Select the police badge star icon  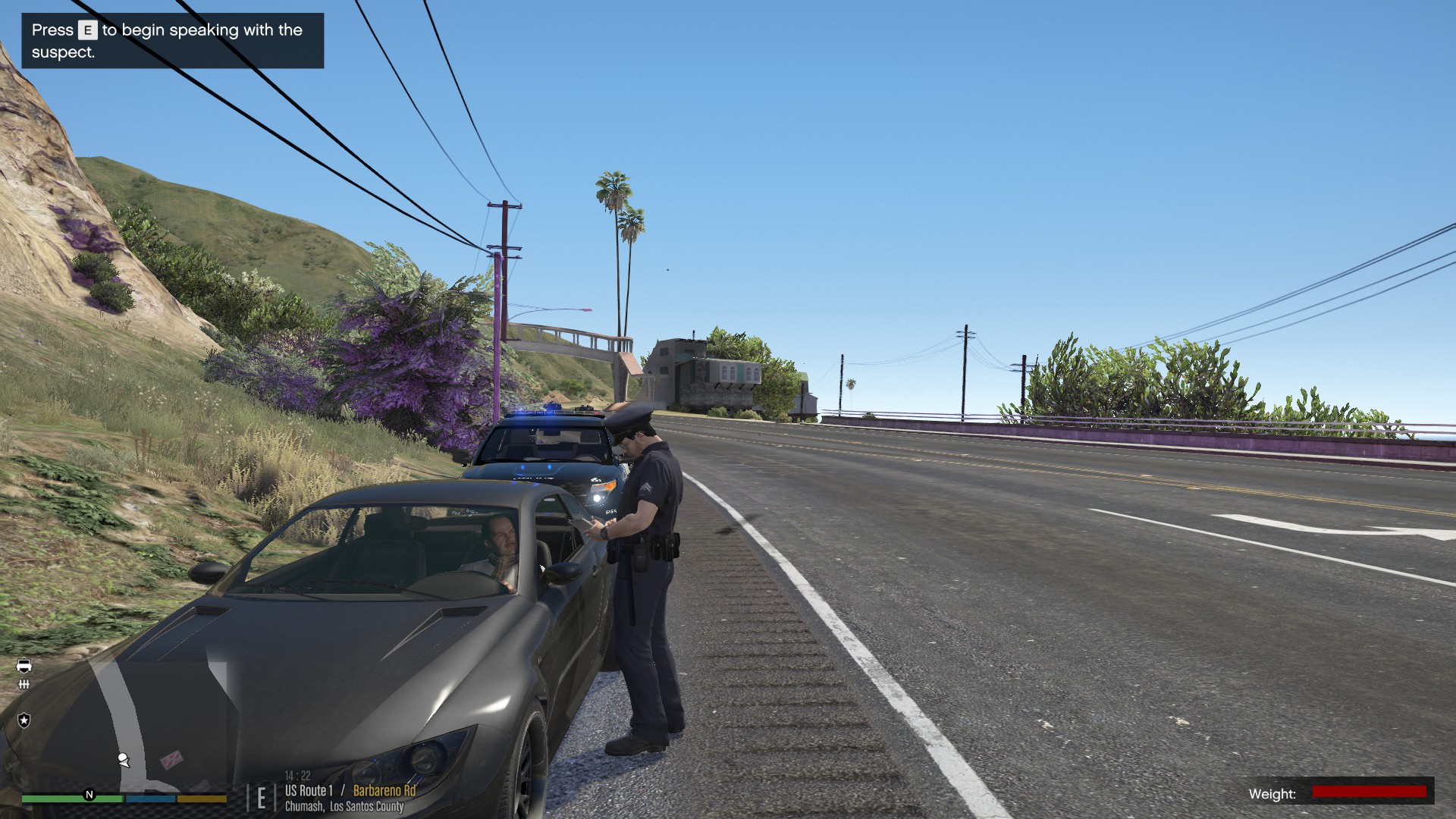(x=24, y=720)
